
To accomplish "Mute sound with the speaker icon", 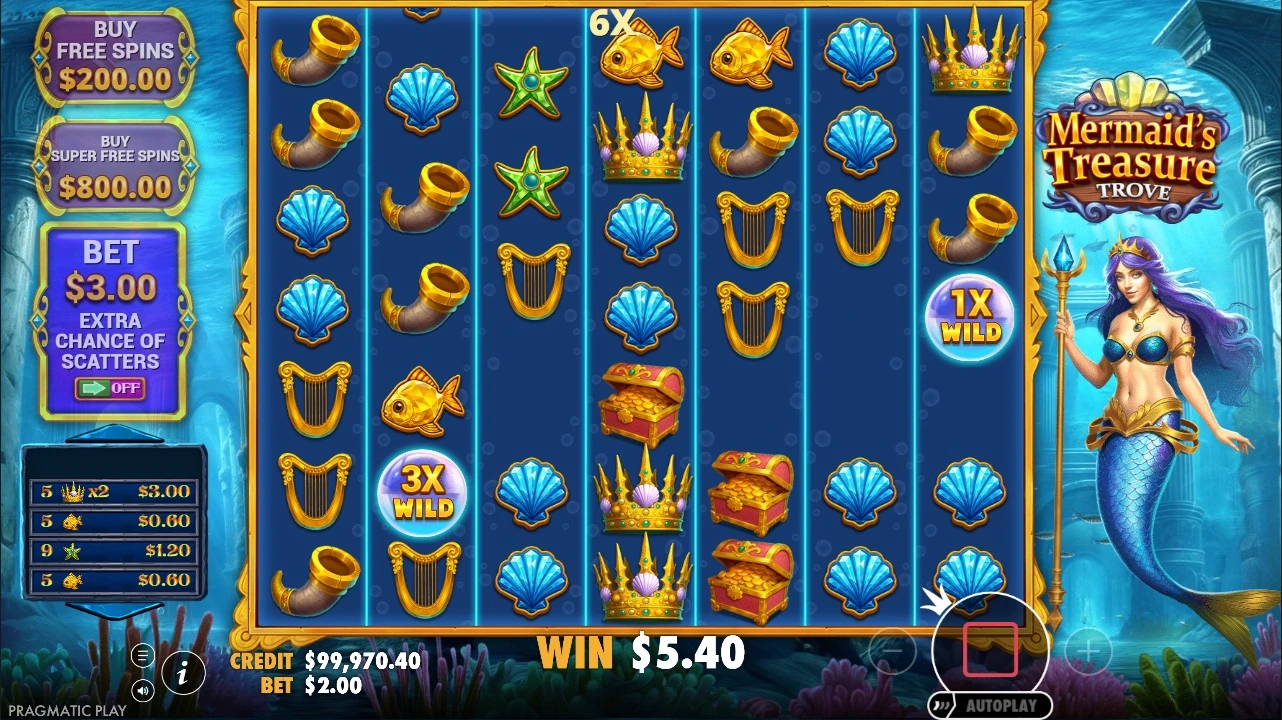I will point(143,690).
